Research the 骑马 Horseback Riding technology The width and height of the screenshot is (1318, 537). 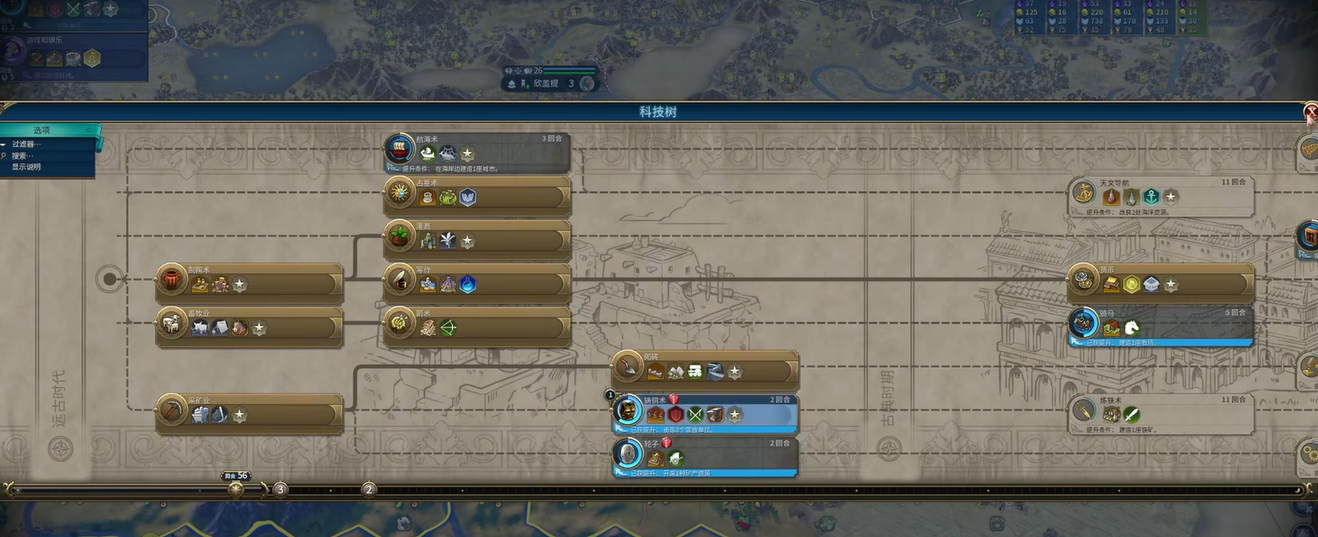coord(1161,327)
